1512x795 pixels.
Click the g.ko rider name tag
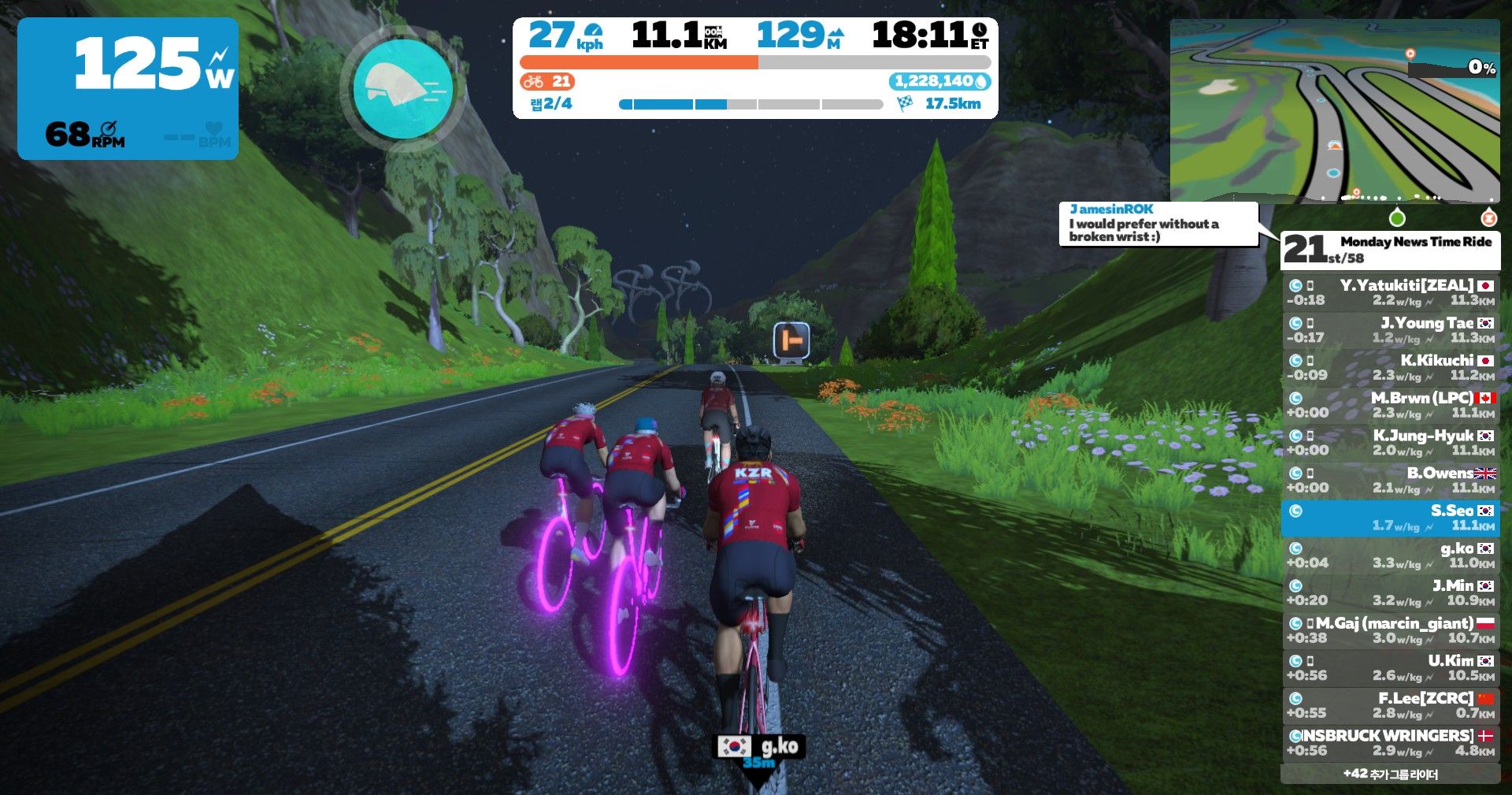pos(759,747)
